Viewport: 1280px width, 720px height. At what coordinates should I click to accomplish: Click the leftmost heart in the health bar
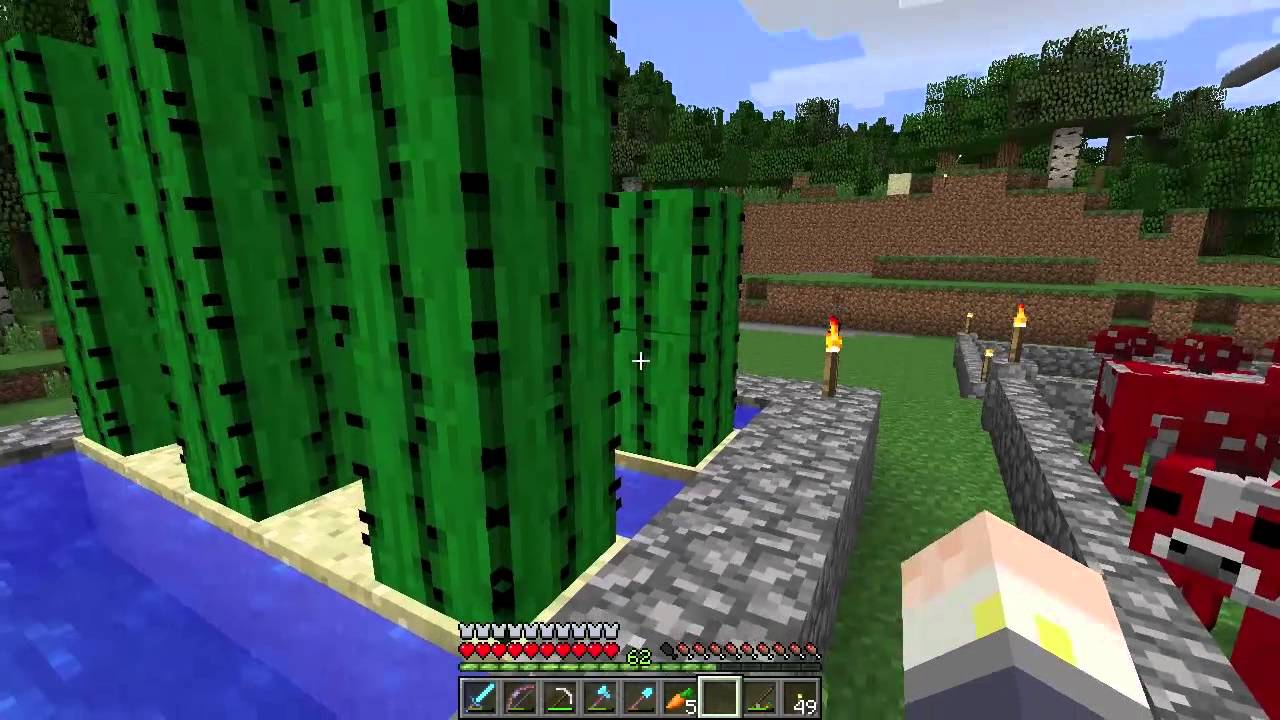tap(466, 648)
